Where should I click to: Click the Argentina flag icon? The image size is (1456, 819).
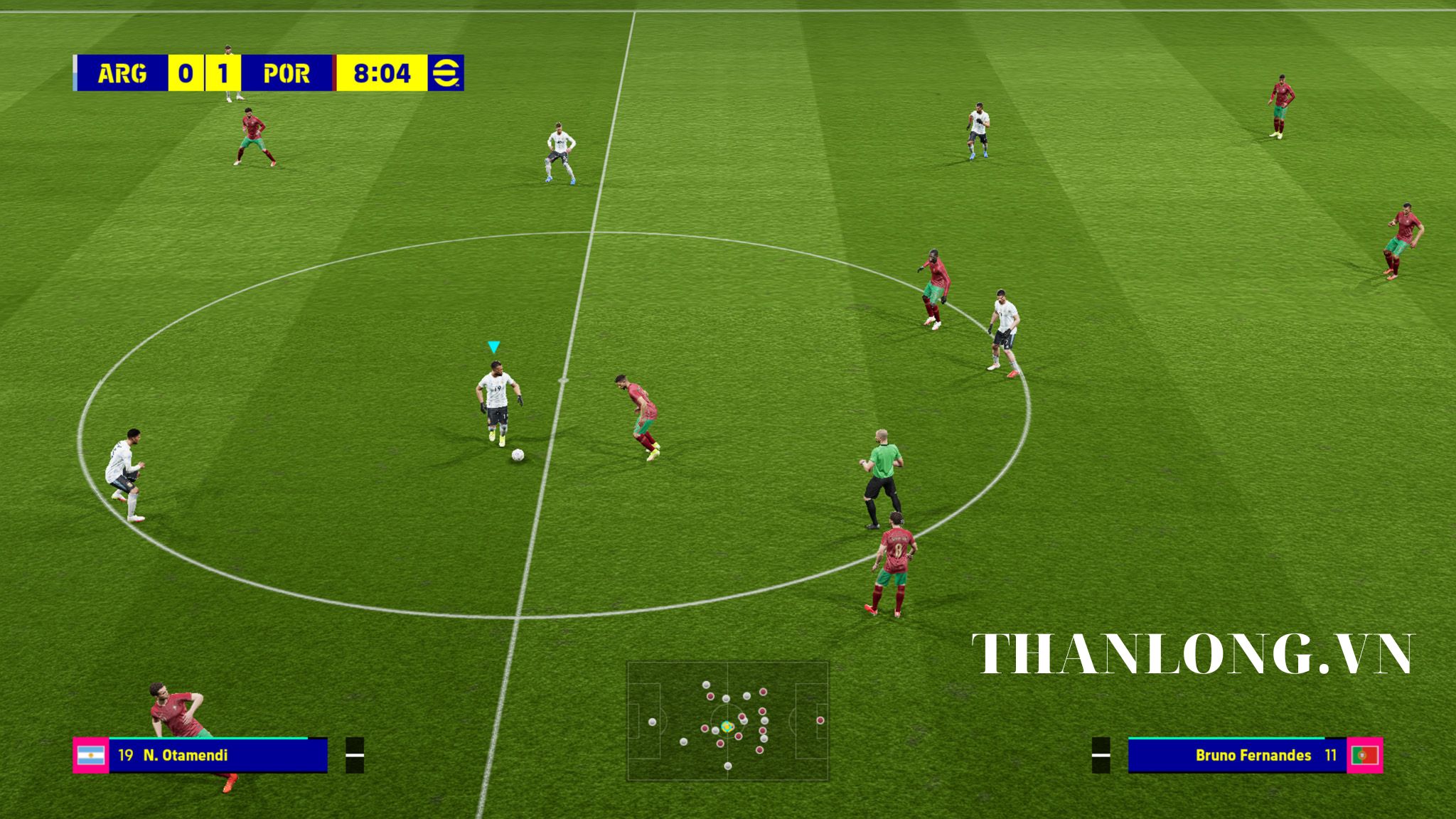point(91,755)
